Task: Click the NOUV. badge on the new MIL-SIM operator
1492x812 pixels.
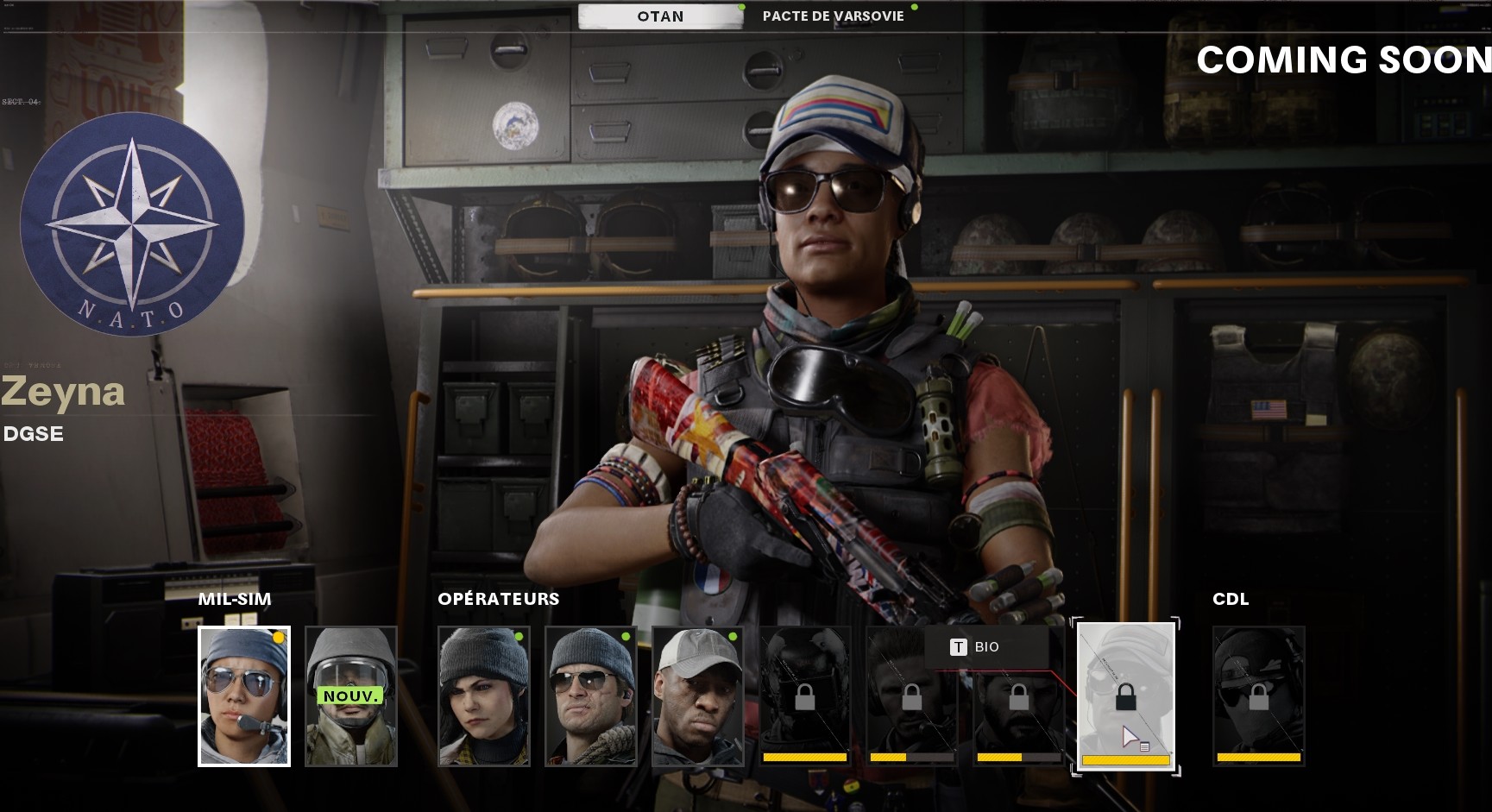Action: click(349, 695)
